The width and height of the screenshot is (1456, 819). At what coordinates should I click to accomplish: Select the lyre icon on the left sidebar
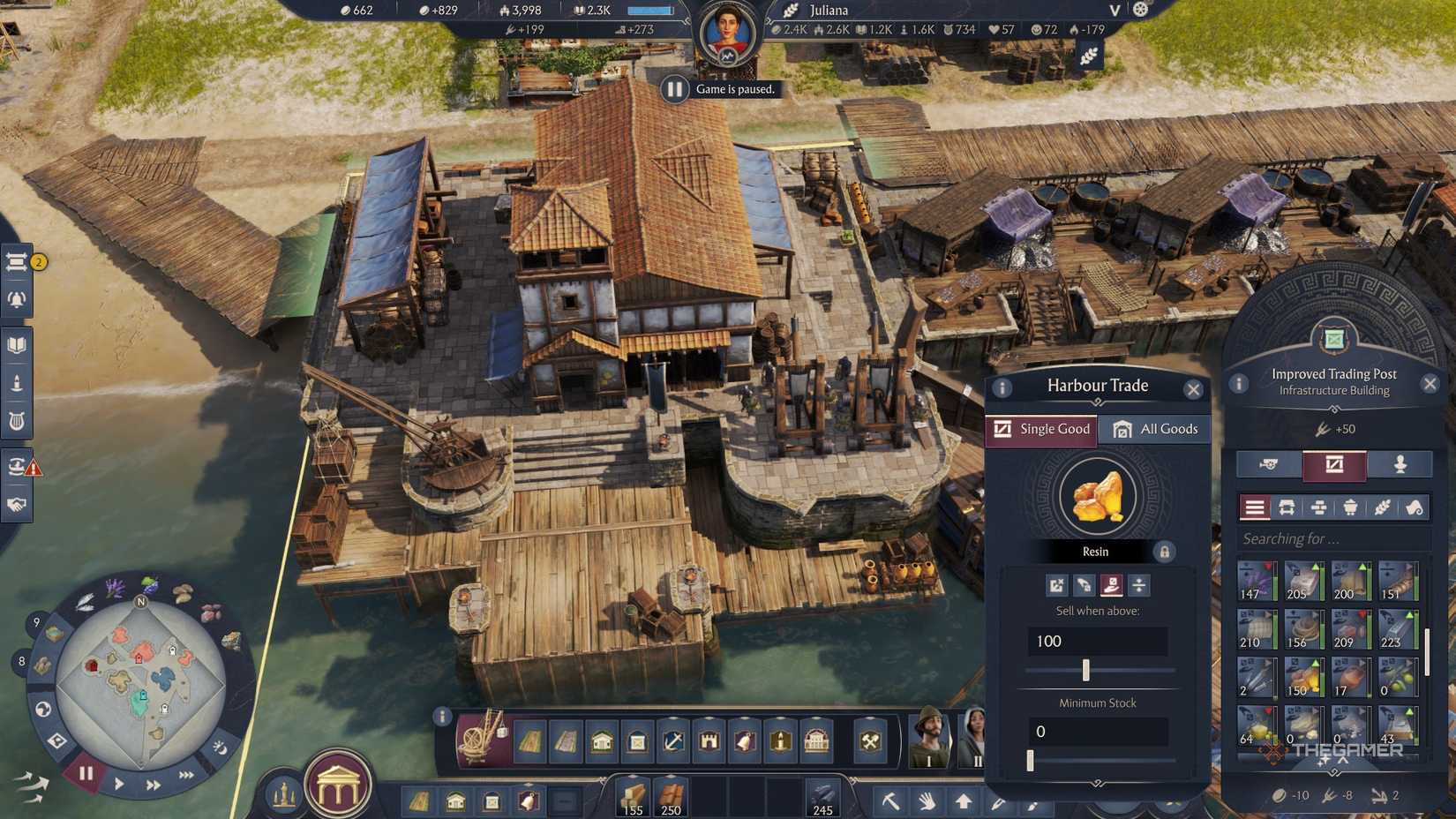[x=16, y=422]
